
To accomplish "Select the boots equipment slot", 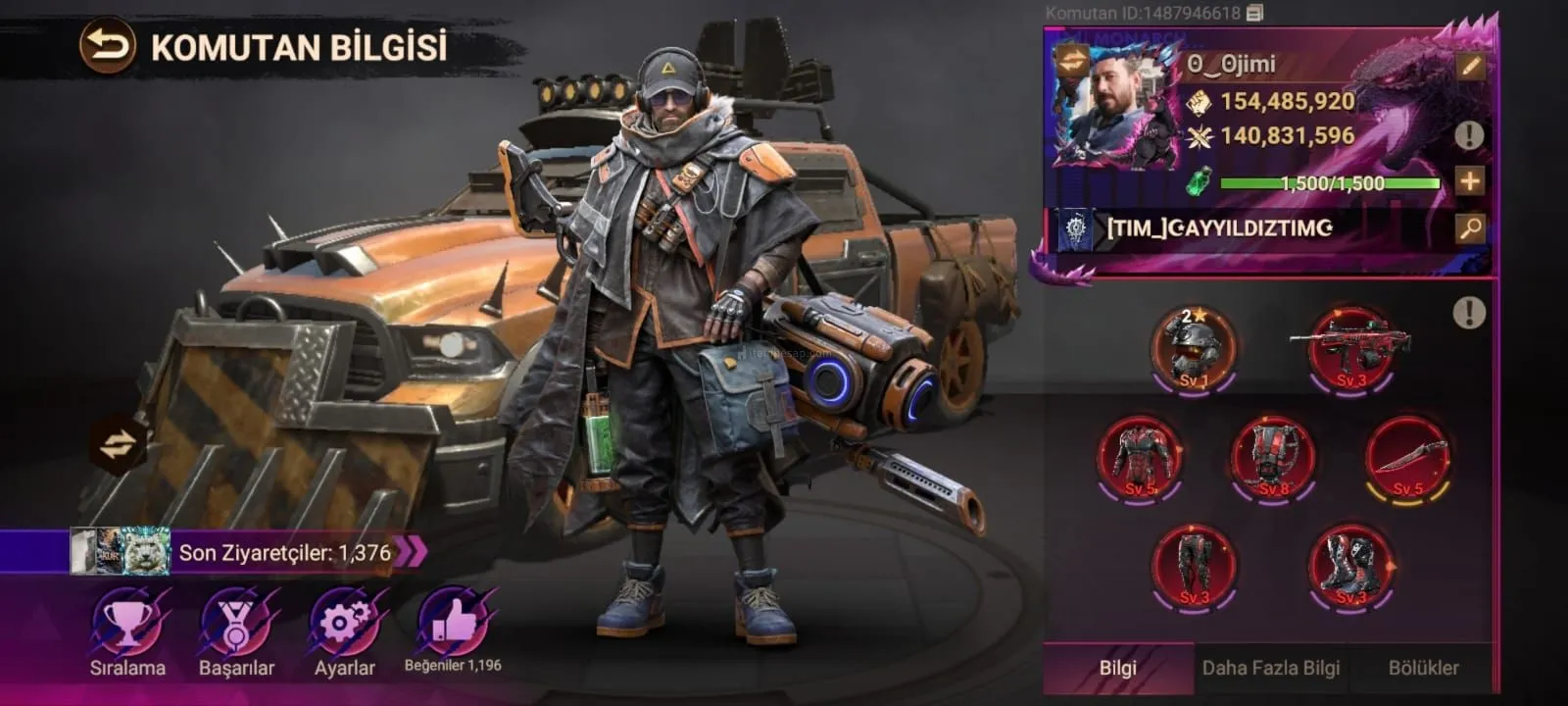I will click(x=1349, y=566).
